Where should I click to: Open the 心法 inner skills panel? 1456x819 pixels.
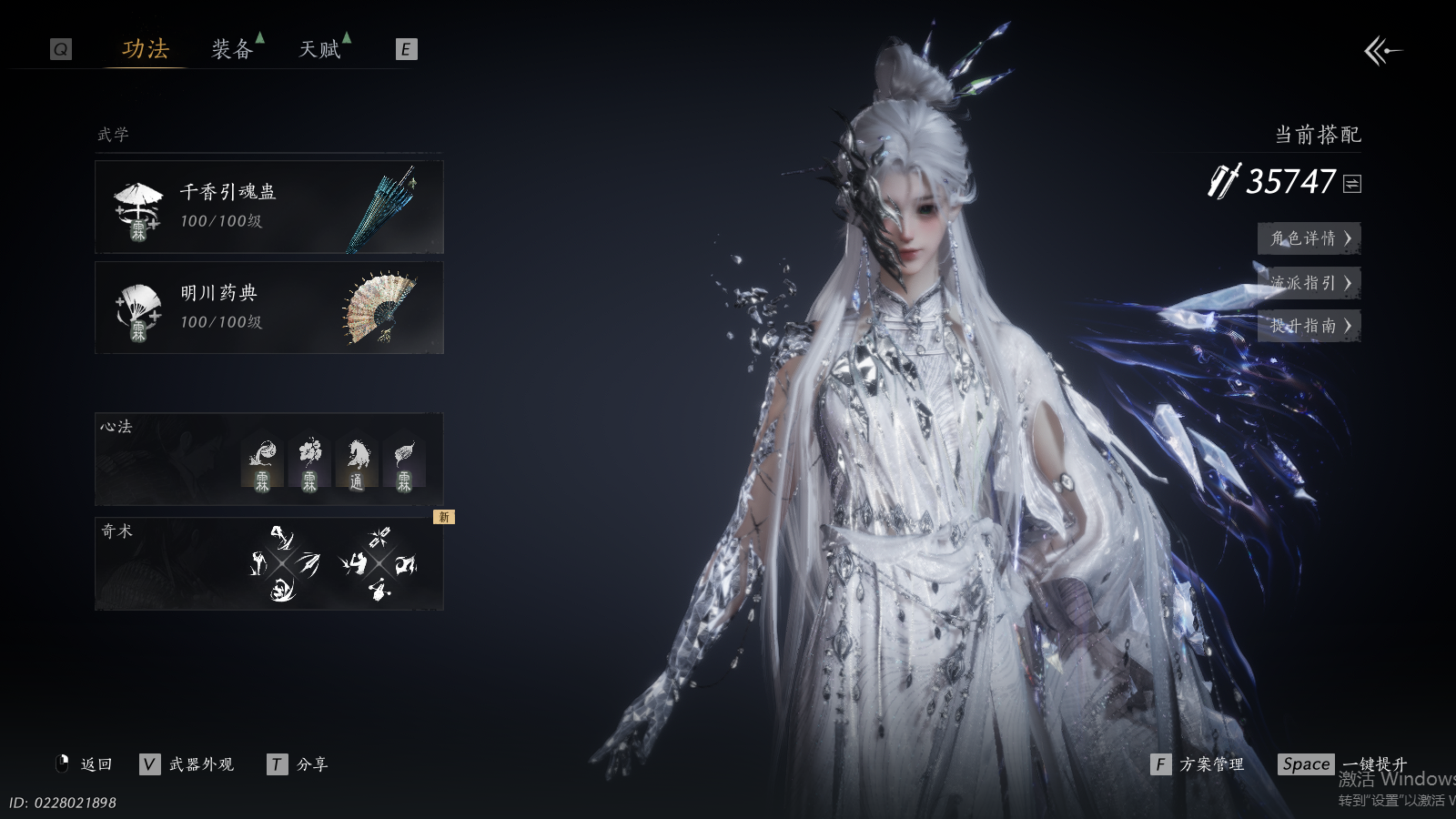pyautogui.click(x=269, y=460)
